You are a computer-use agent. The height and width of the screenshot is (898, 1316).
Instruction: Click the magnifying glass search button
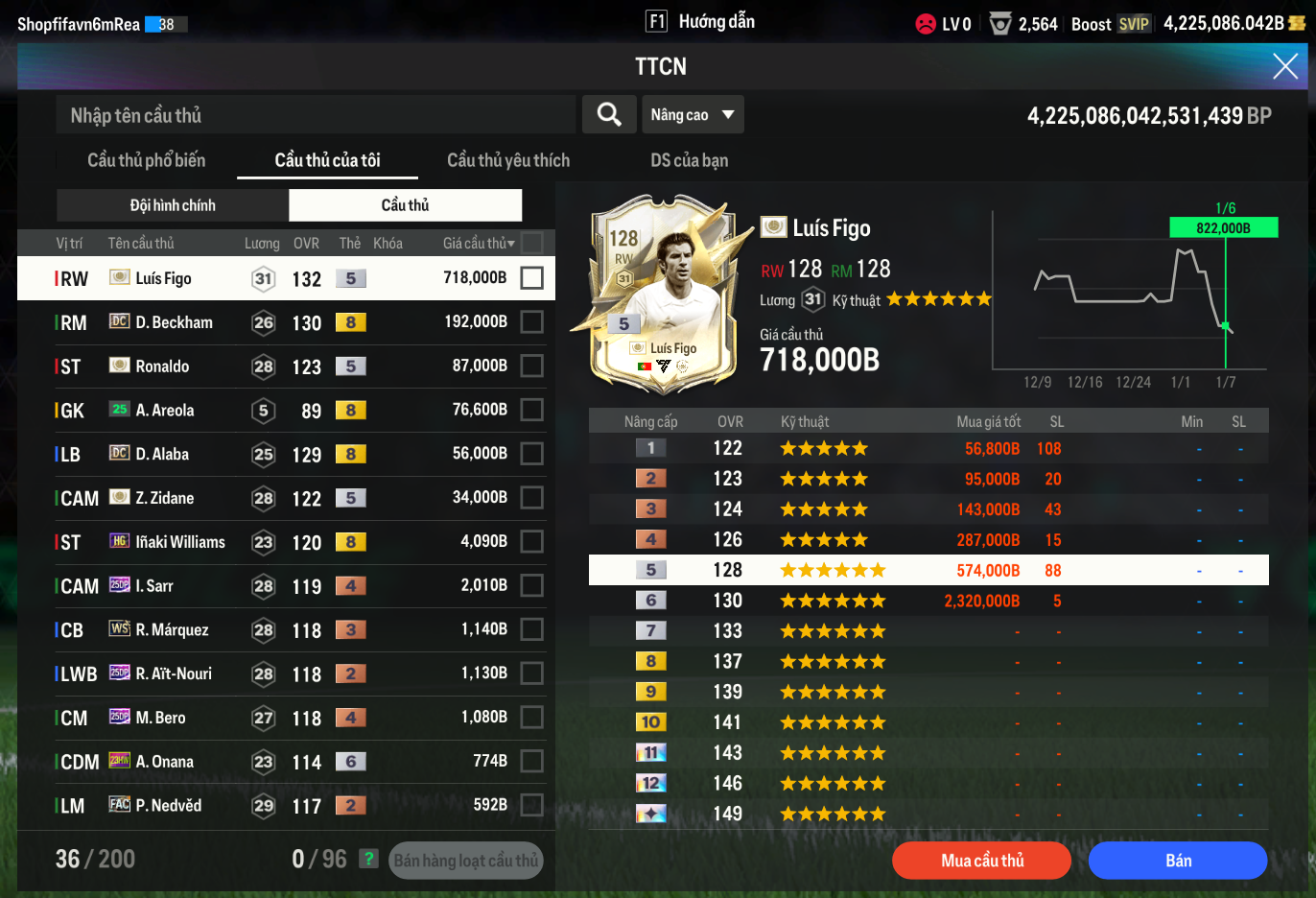(609, 115)
